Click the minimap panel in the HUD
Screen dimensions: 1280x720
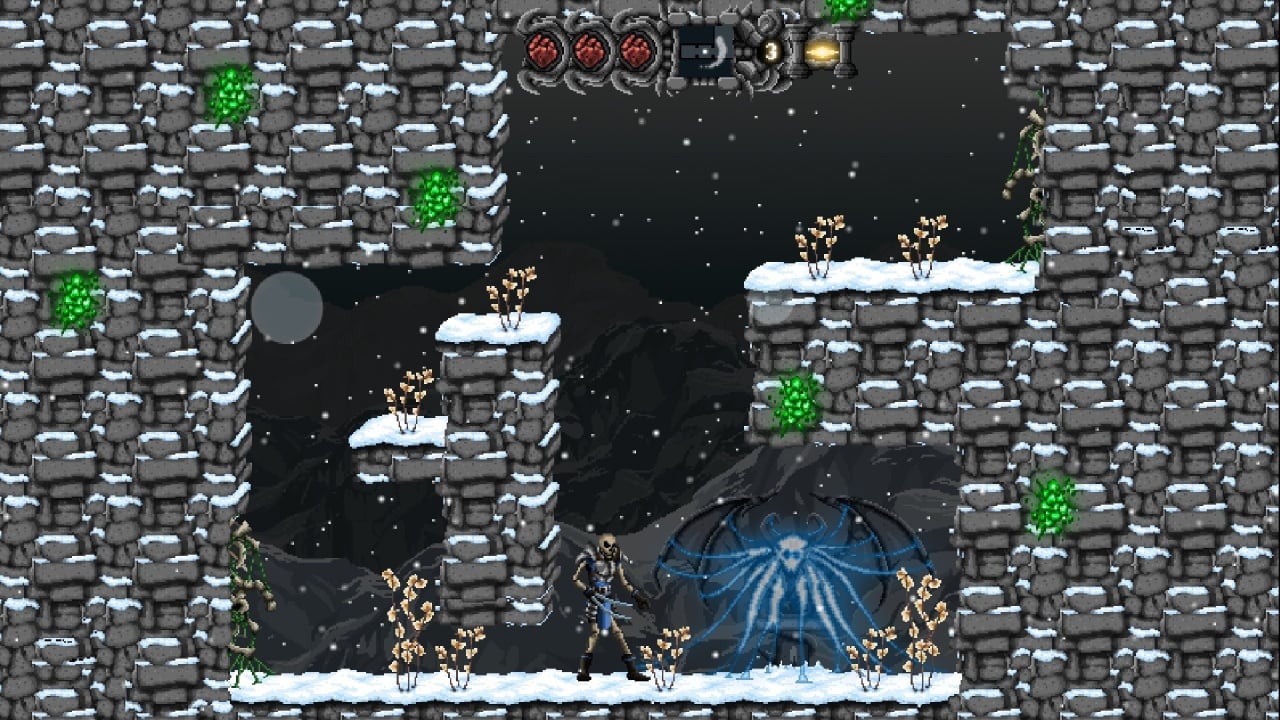click(x=703, y=50)
